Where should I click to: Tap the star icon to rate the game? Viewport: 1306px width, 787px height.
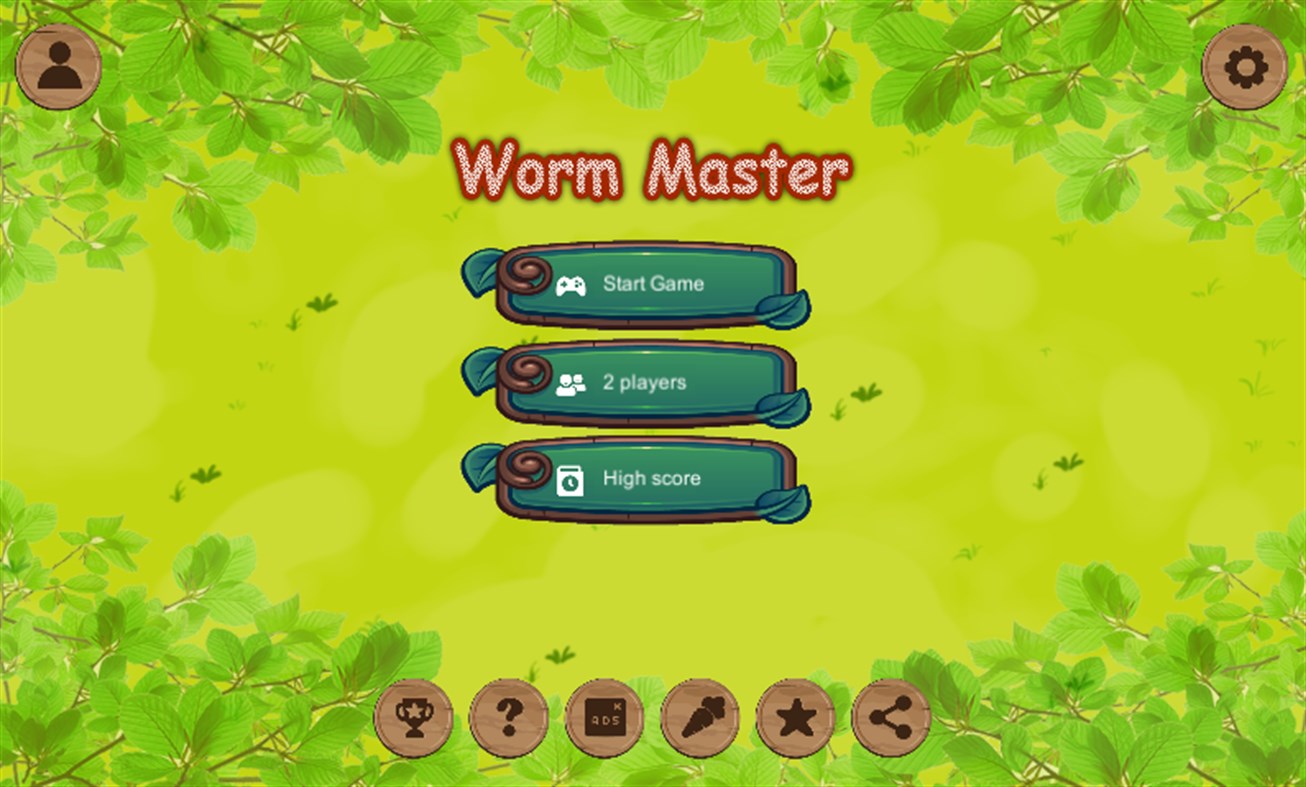(x=795, y=718)
